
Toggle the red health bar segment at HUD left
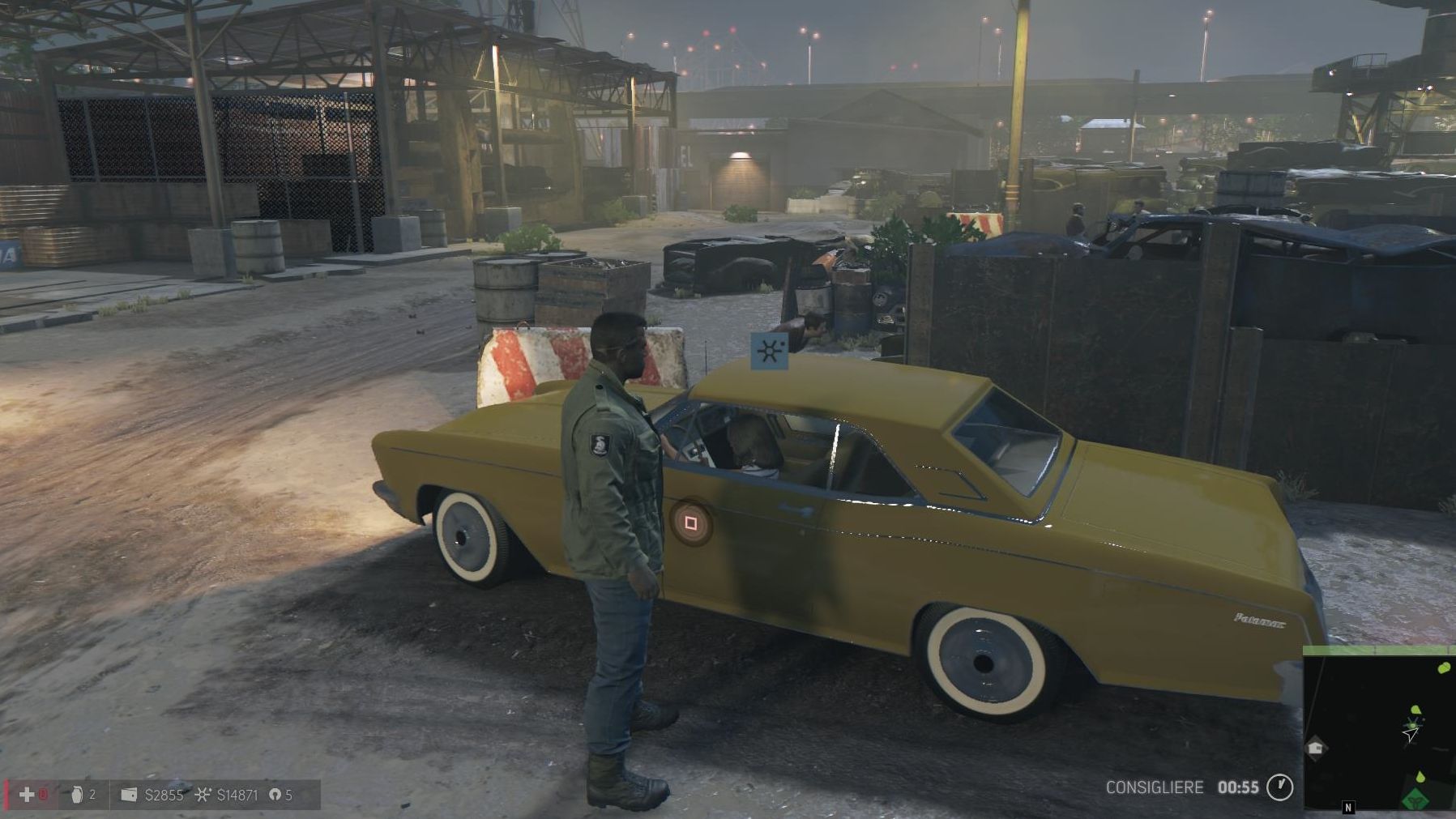pyautogui.click(x=6, y=794)
